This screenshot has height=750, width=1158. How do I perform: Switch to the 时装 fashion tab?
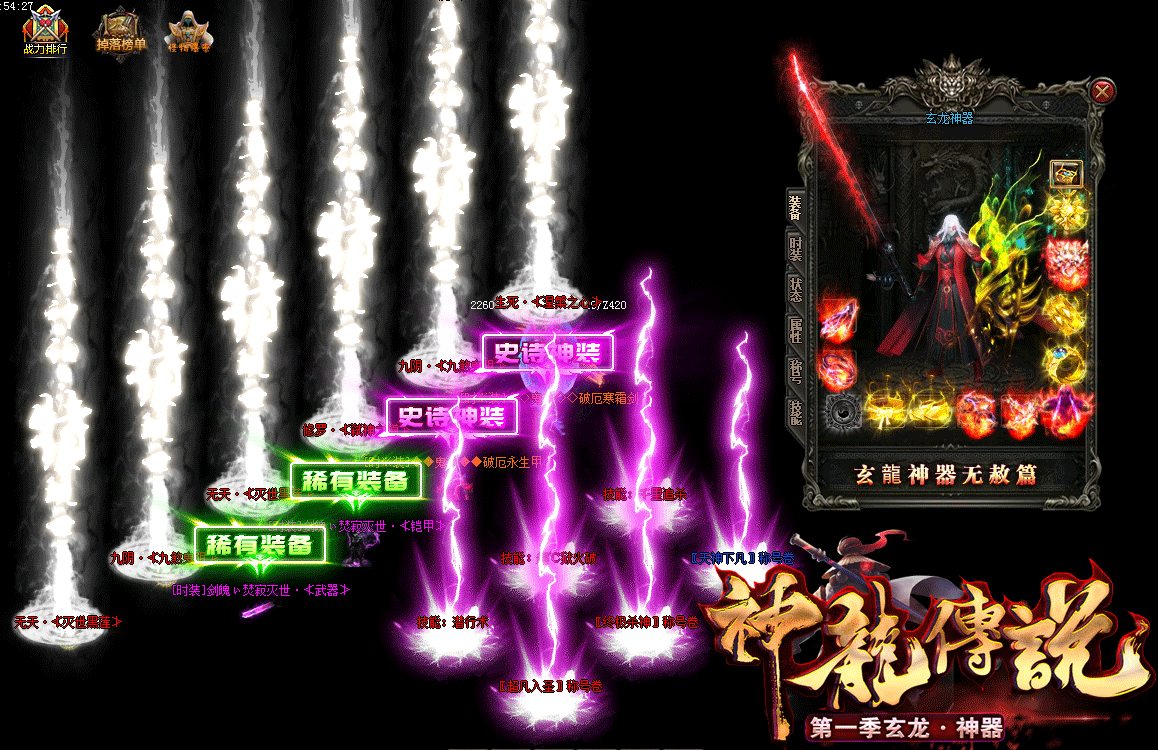tap(795, 249)
